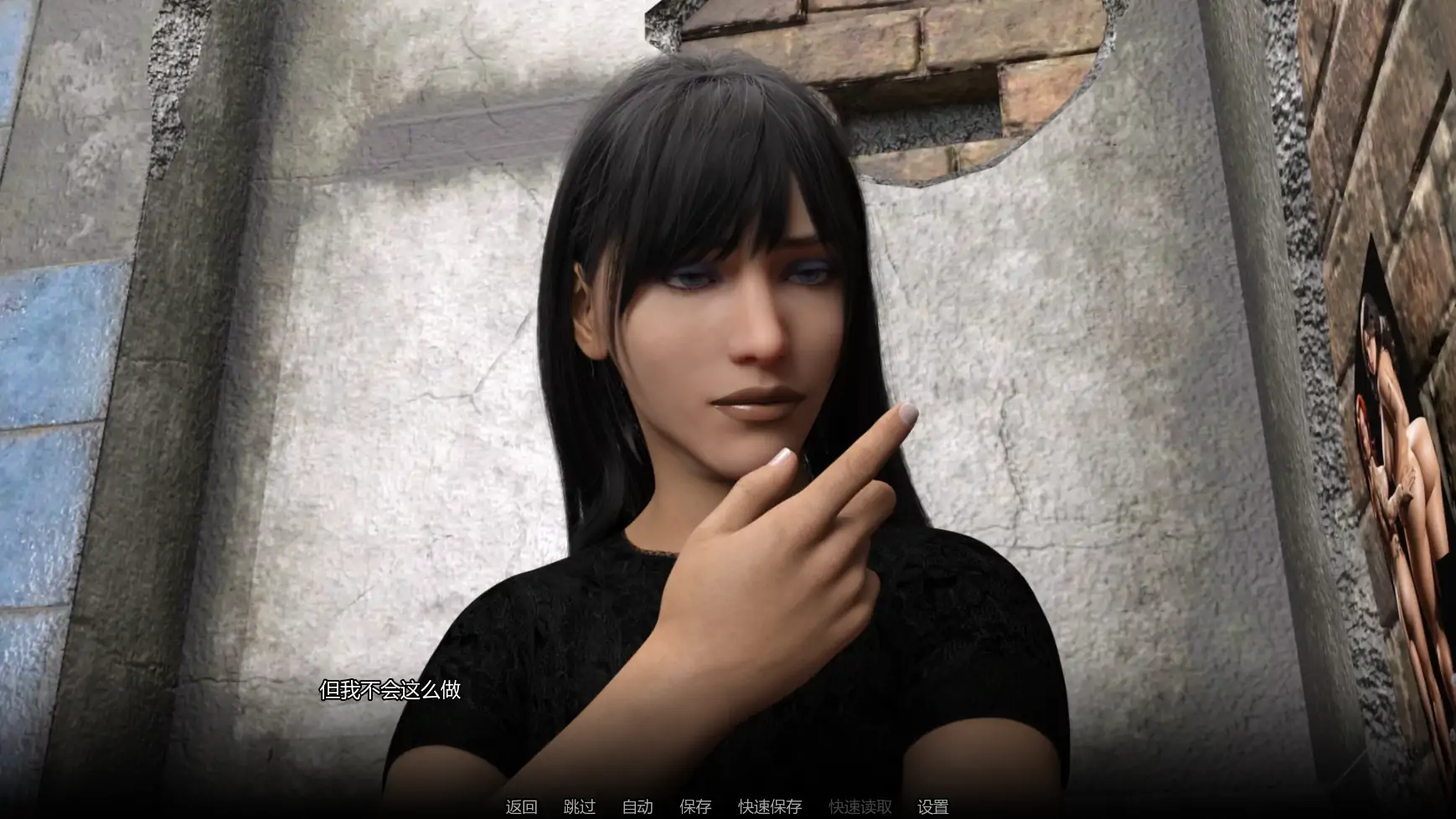The height and width of the screenshot is (819, 1456).
Task: Quick load the most recent save
Action: point(860,807)
